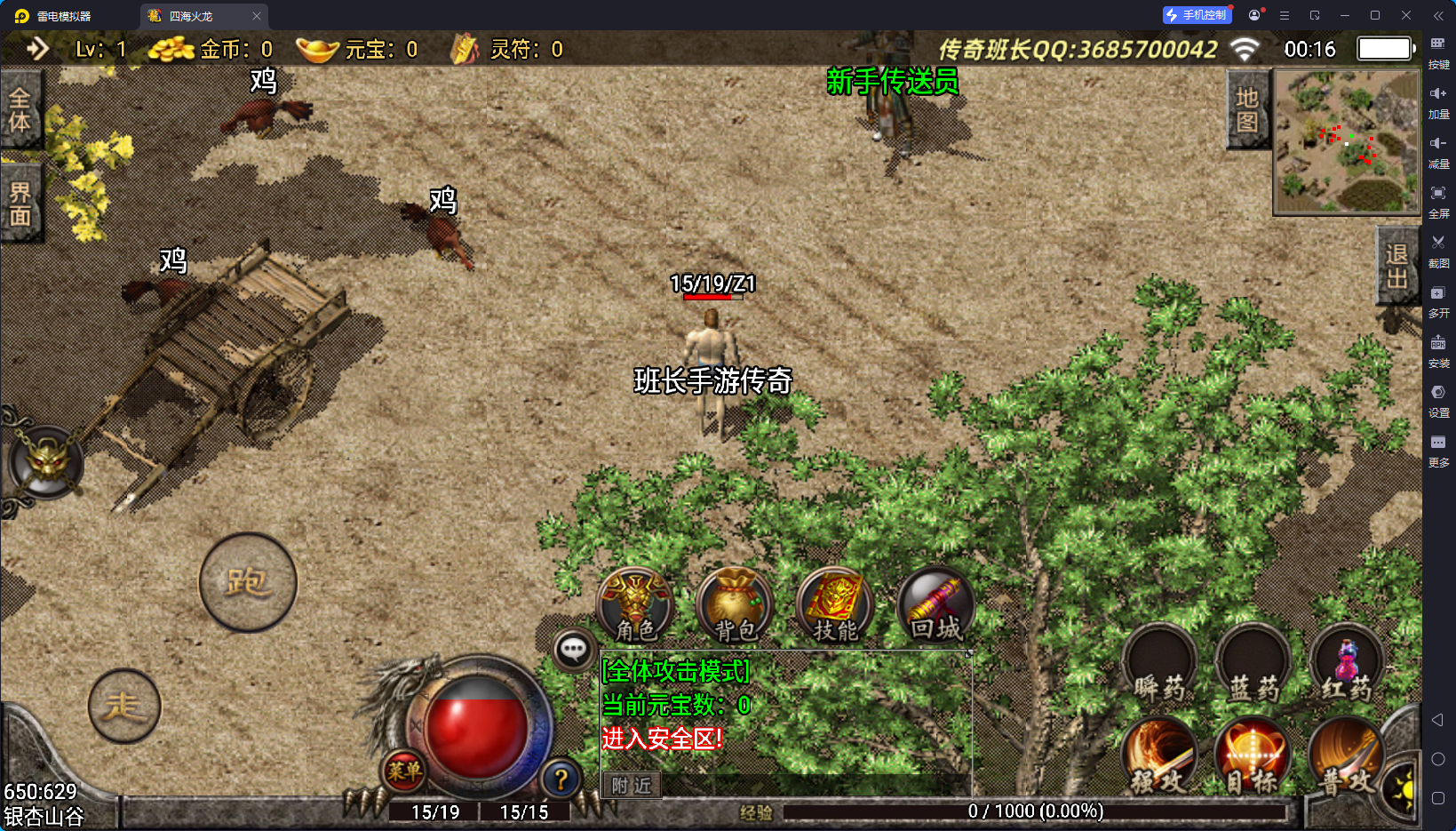Open the 角色 character panel

(x=635, y=606)
